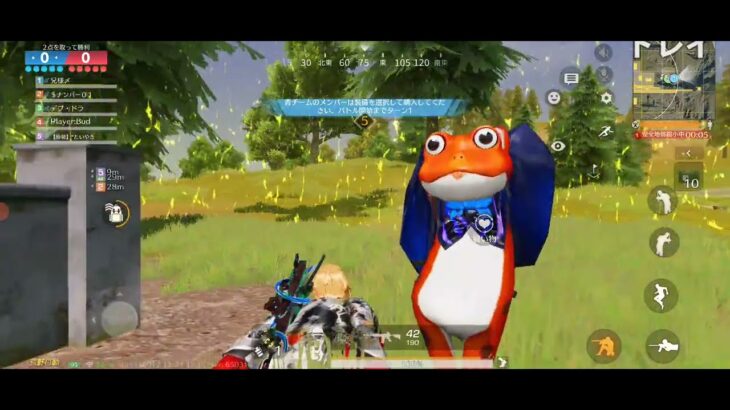The width and height of the screenshot is (730, 410).
Task: Tap the backpack icon beside the wall
Action: tap(118, 212)
